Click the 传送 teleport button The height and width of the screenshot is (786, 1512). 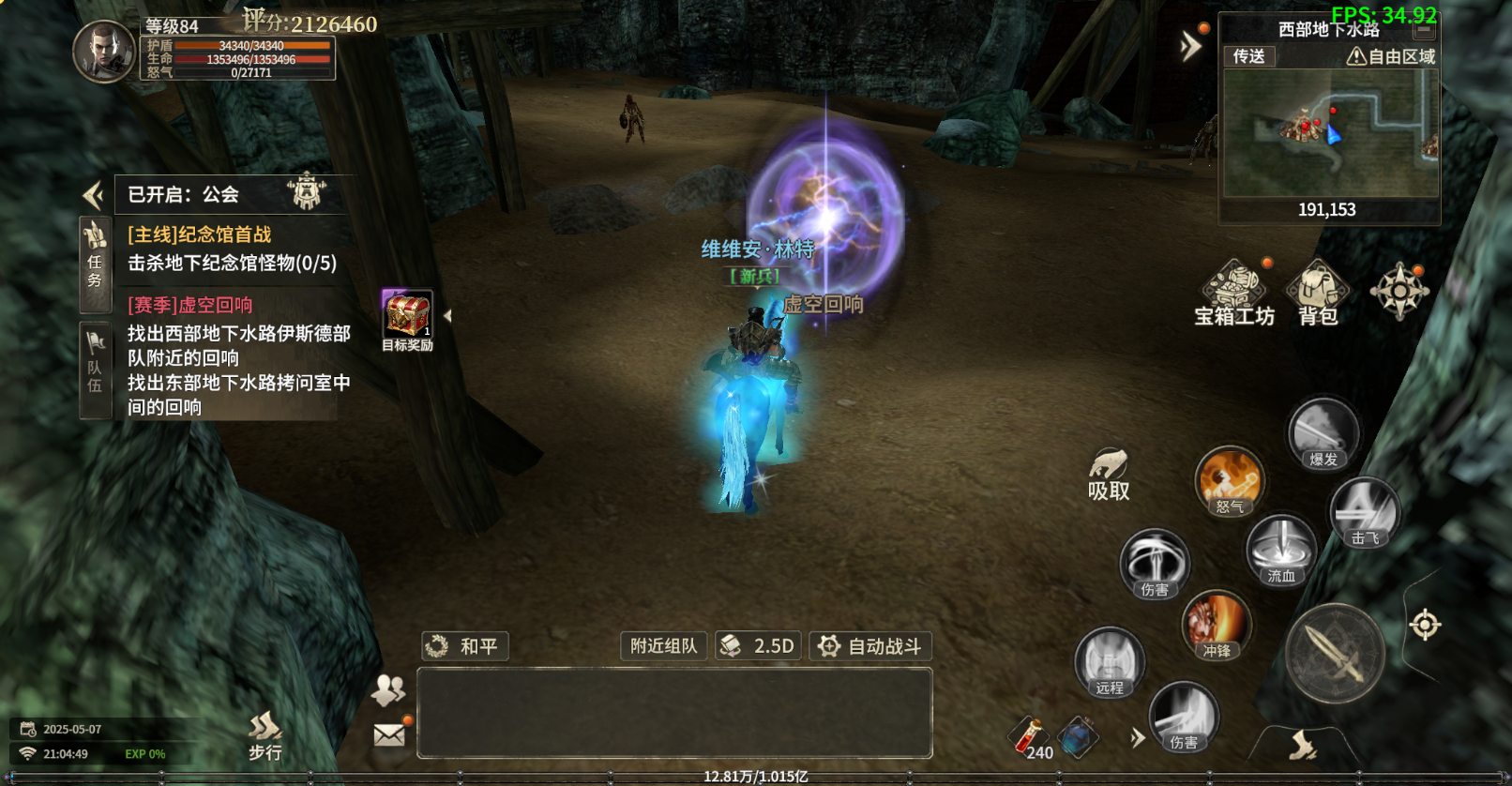coord(1248,56)
